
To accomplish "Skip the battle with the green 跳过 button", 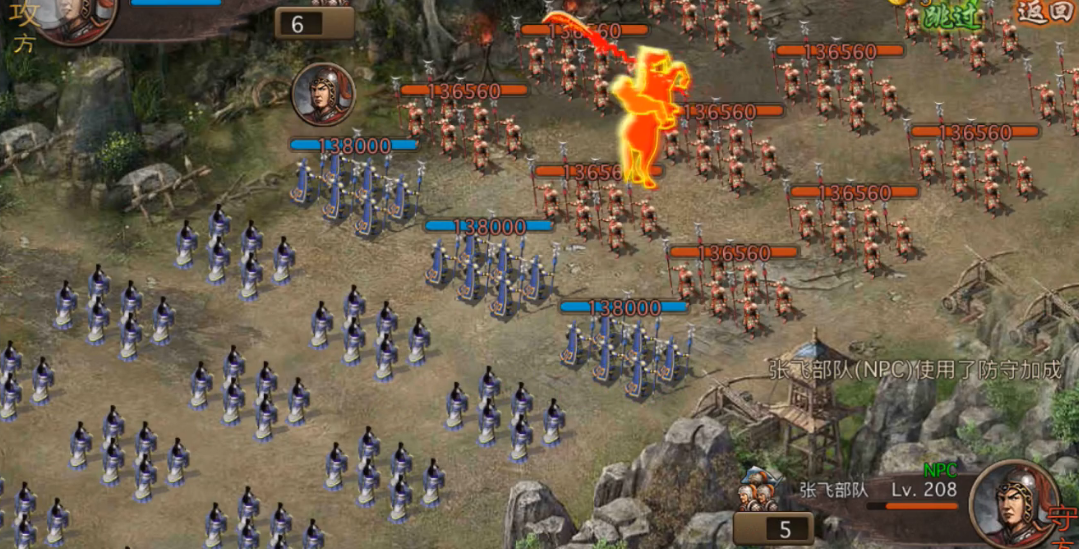I will pyautogui.click(x=944, y=14).
